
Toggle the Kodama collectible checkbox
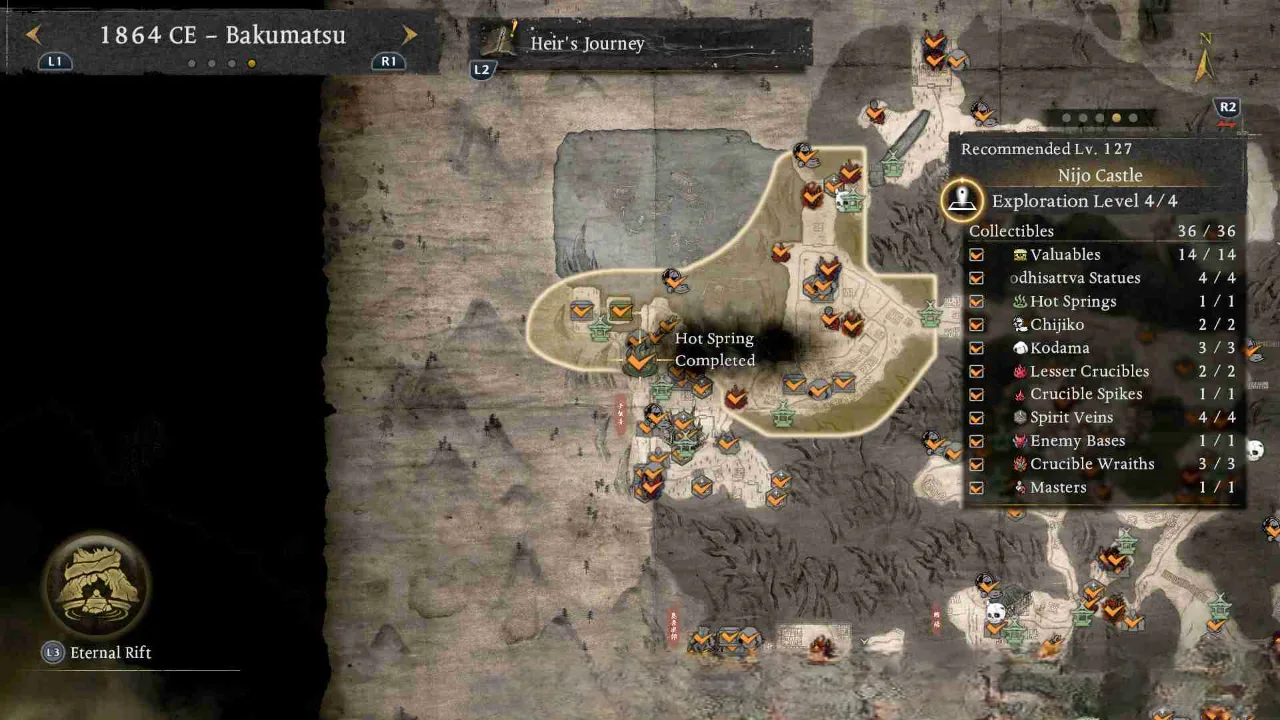click(976, 348)
